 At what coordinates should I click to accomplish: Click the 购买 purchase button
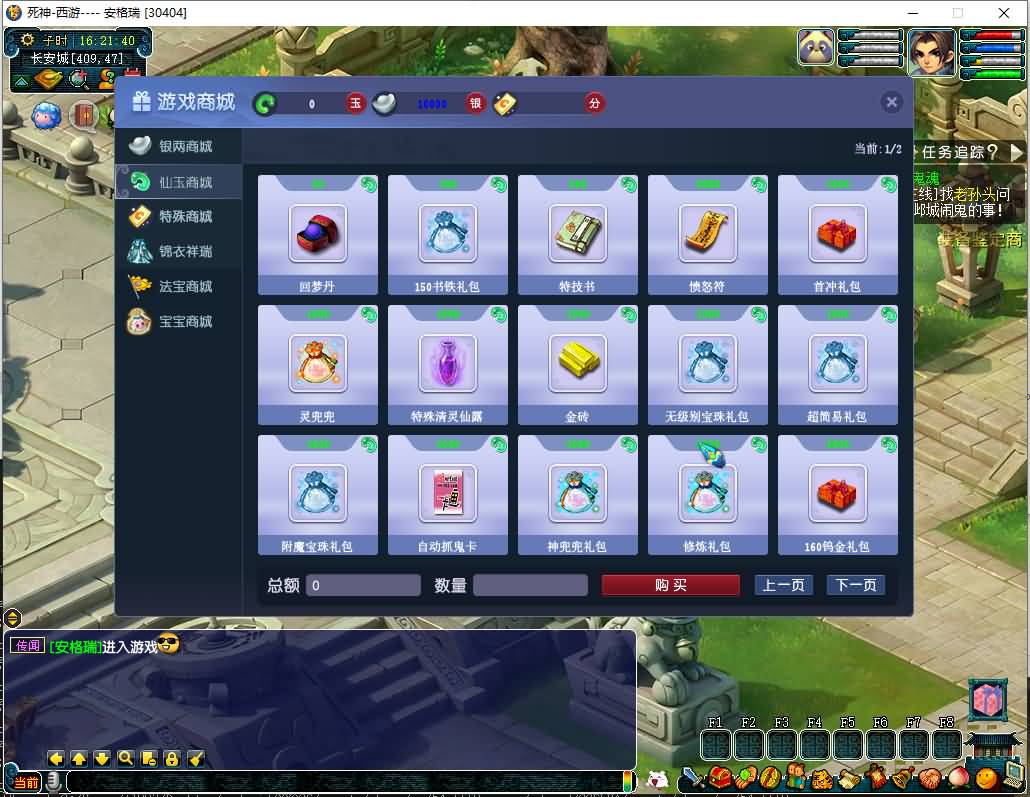pos(670,585)
